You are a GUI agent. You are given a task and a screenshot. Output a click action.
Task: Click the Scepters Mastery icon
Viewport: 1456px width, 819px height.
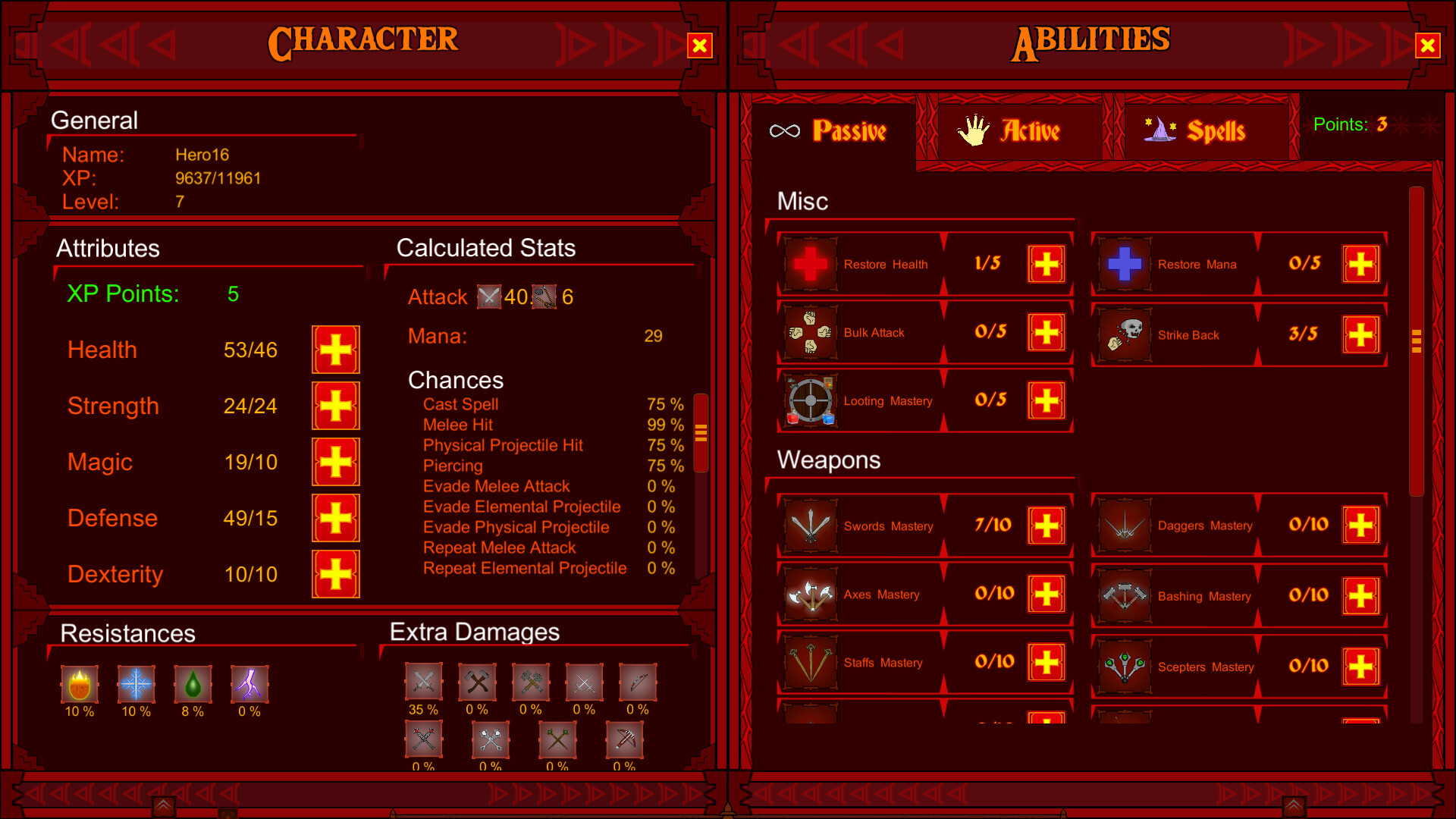coord(1125,665)
